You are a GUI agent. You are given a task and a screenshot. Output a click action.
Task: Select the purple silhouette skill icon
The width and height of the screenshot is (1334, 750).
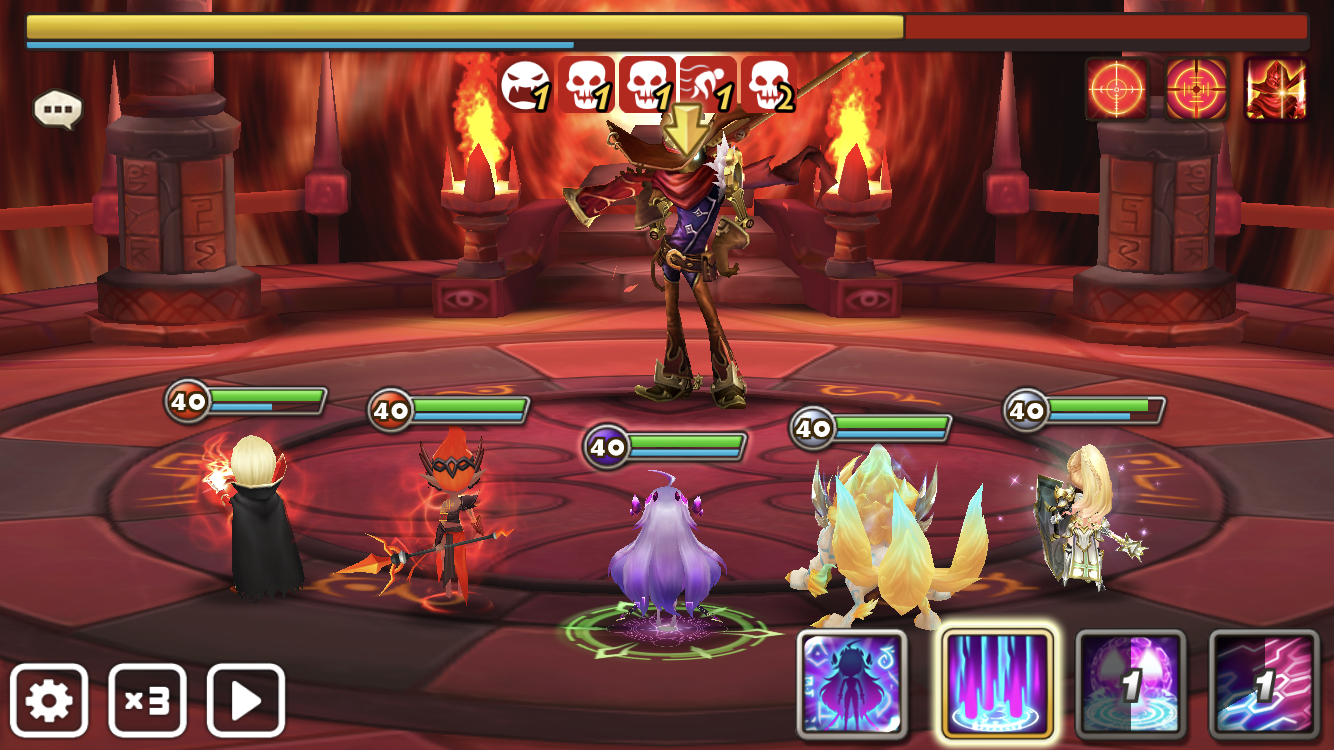click(852, 684)
